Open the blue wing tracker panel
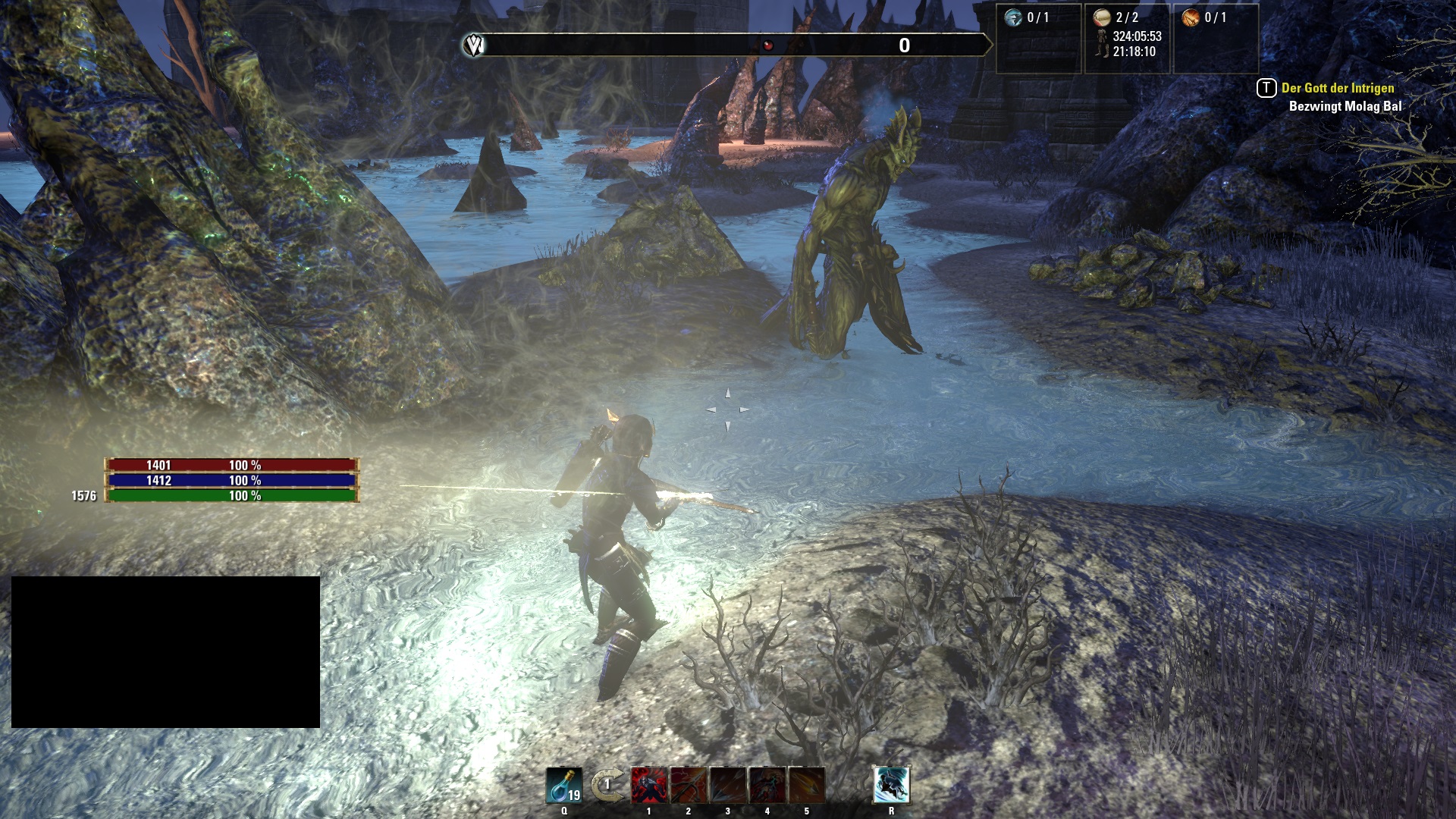The width and height of the screenshot is (1456, 819). (1013, 17)
